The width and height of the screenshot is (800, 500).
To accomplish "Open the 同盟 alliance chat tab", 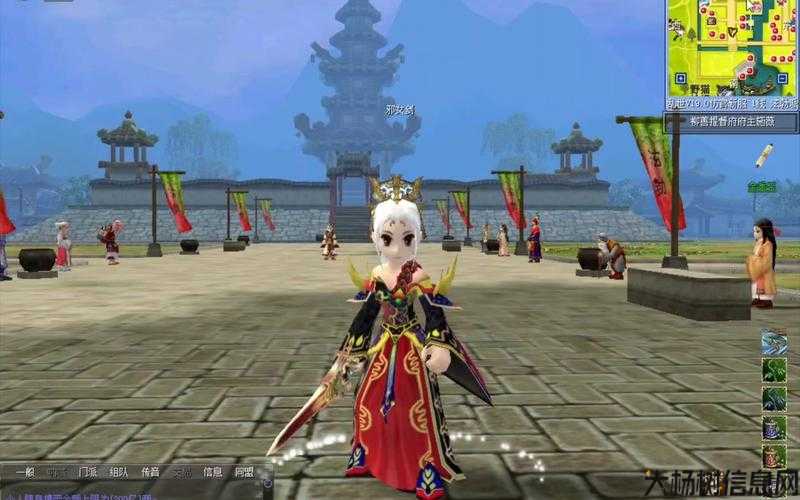I will click(244, 471).
